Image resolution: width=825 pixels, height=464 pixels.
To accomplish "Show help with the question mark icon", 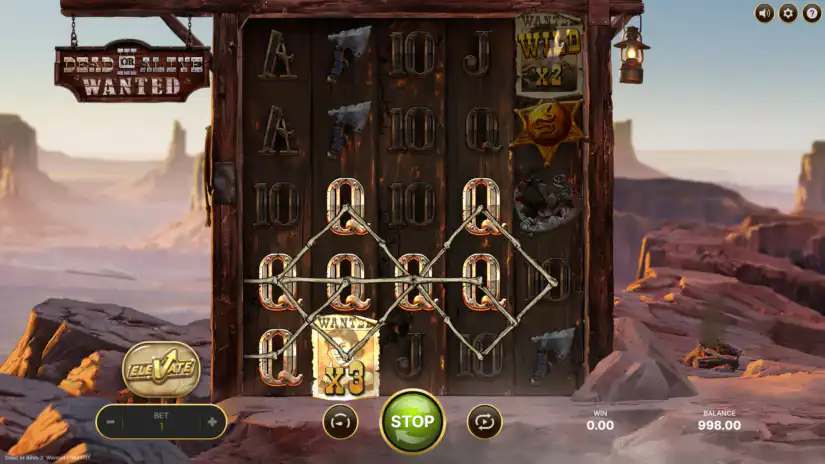I will pos(811,13).
